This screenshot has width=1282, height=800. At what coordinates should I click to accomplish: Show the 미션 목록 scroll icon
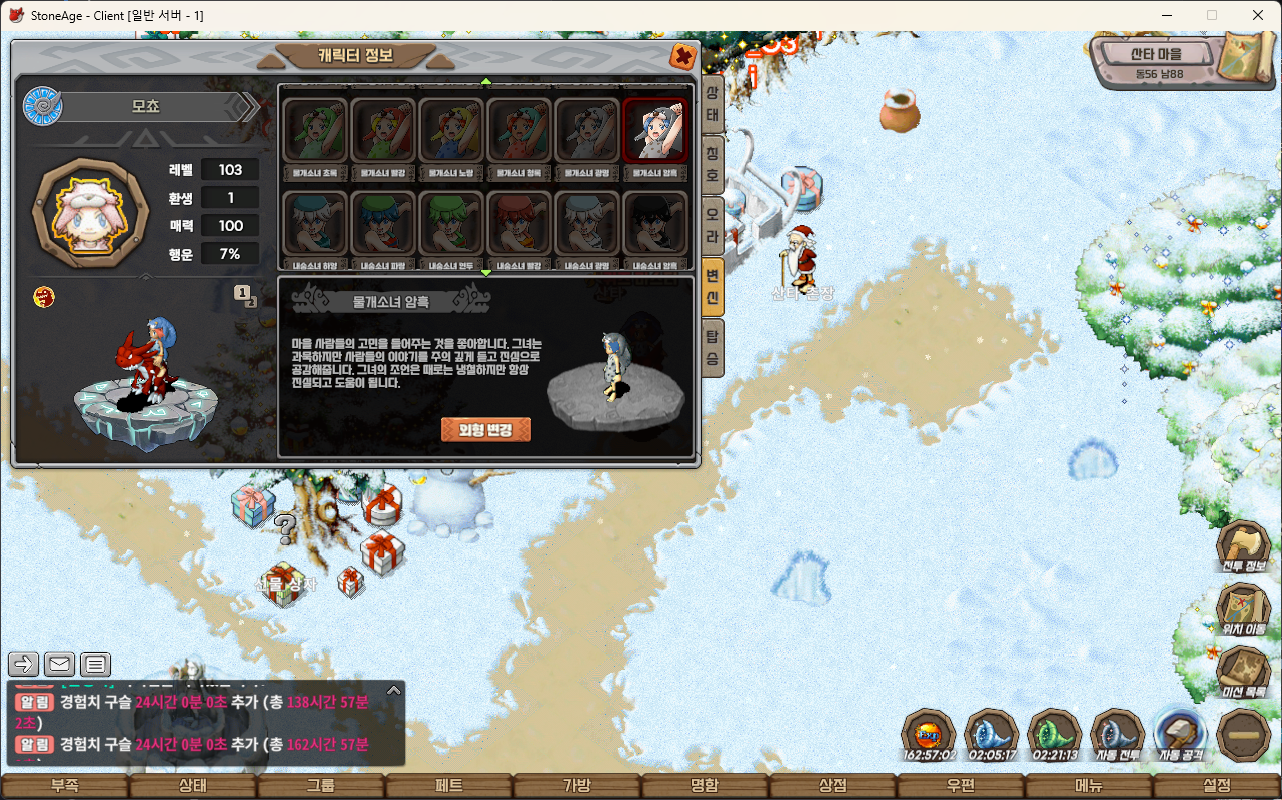[1243, 672]
